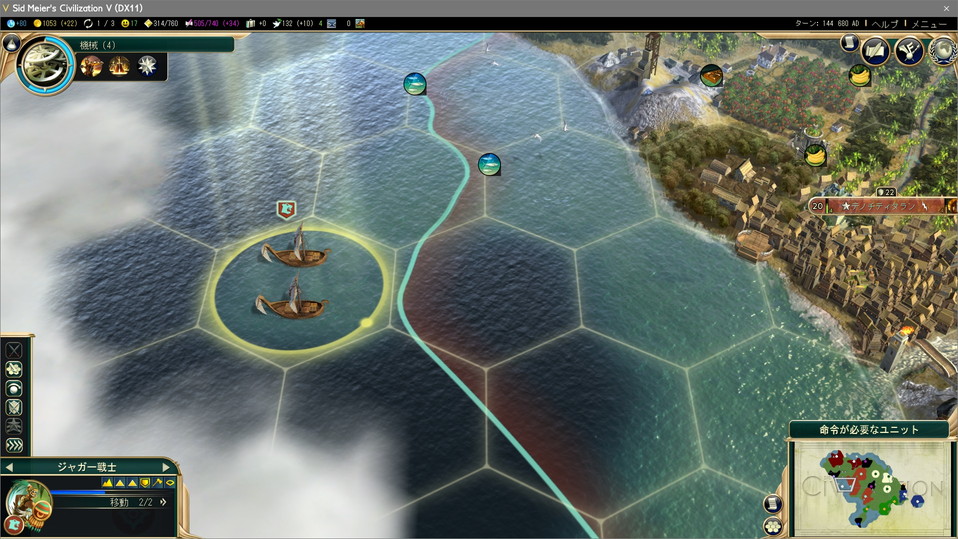Click the 命令が必要なユニット next-unit button
This screenshot has width=958, height=539.
coord(868,430)
